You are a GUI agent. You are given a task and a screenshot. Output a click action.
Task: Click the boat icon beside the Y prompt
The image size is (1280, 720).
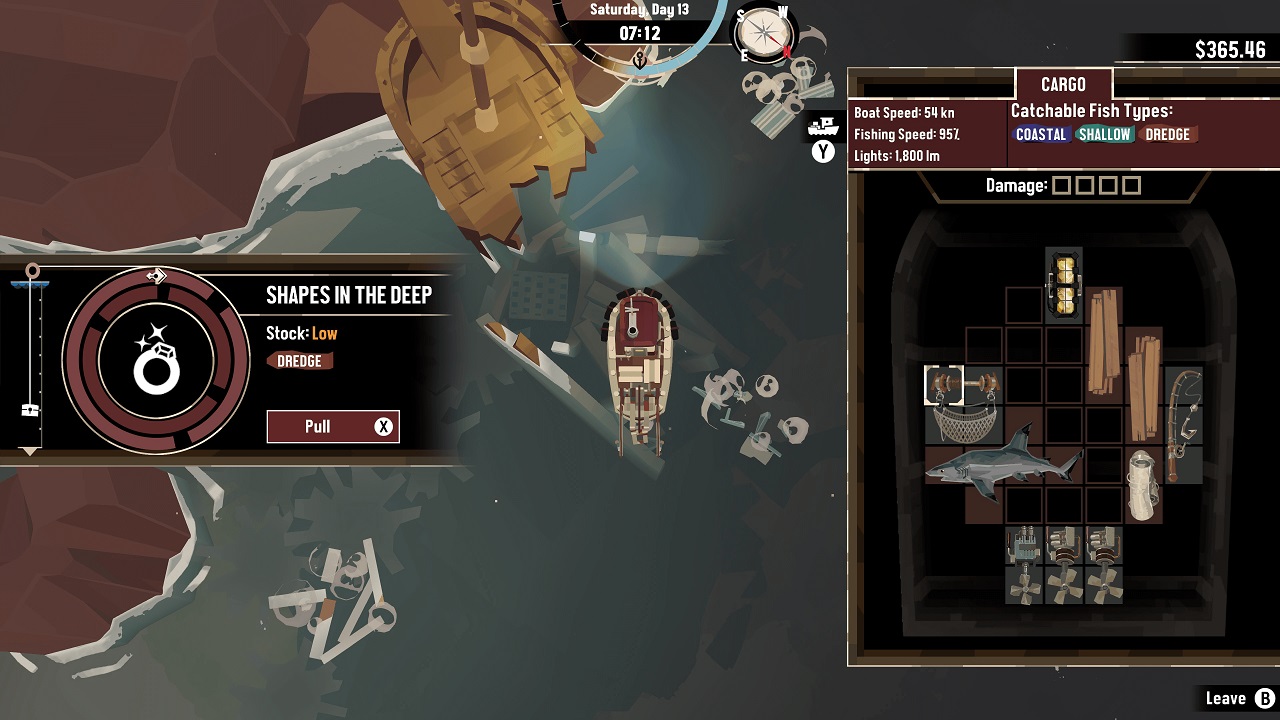[822, 127]
